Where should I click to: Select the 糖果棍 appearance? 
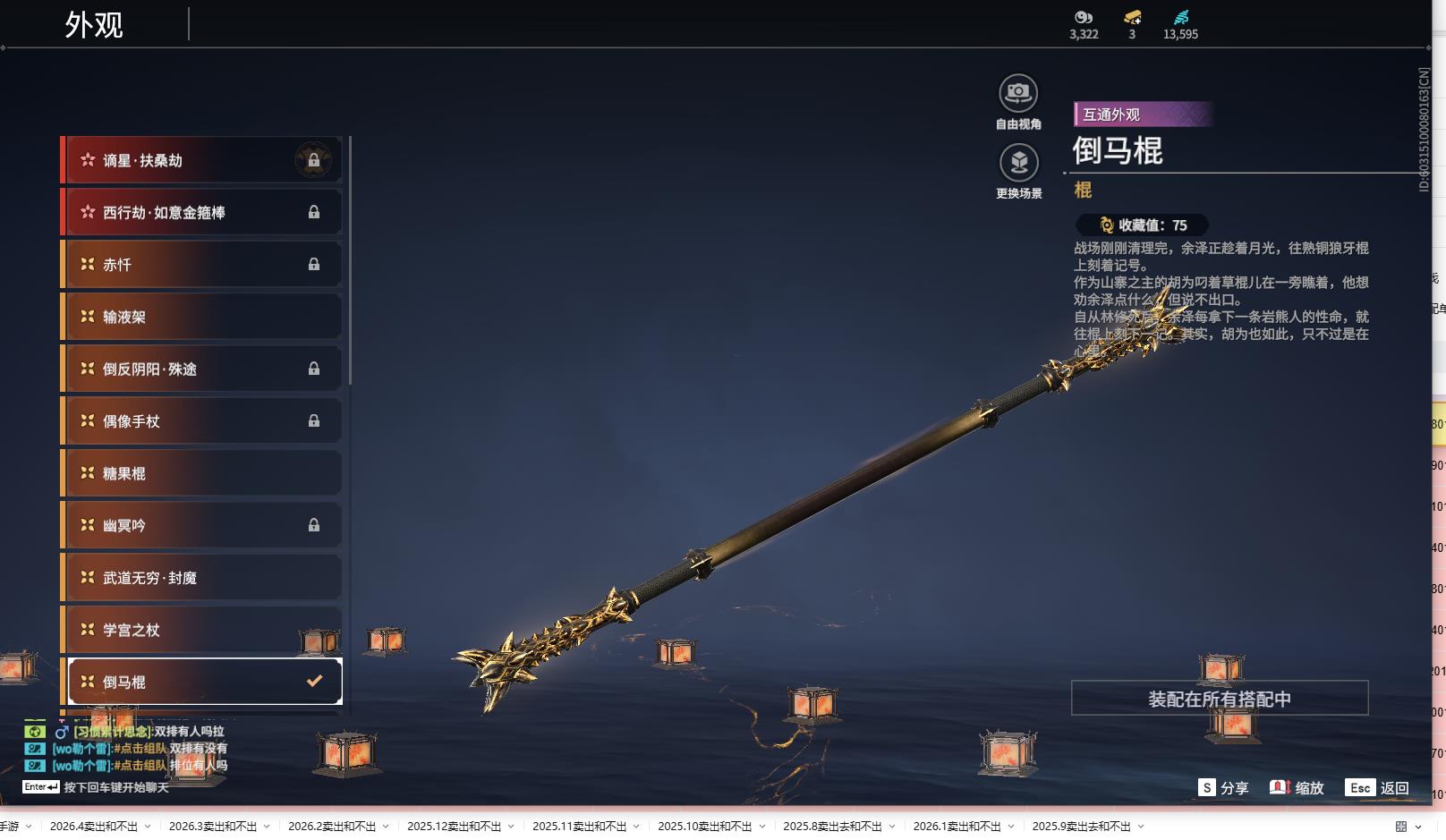(x=201, y=473)
